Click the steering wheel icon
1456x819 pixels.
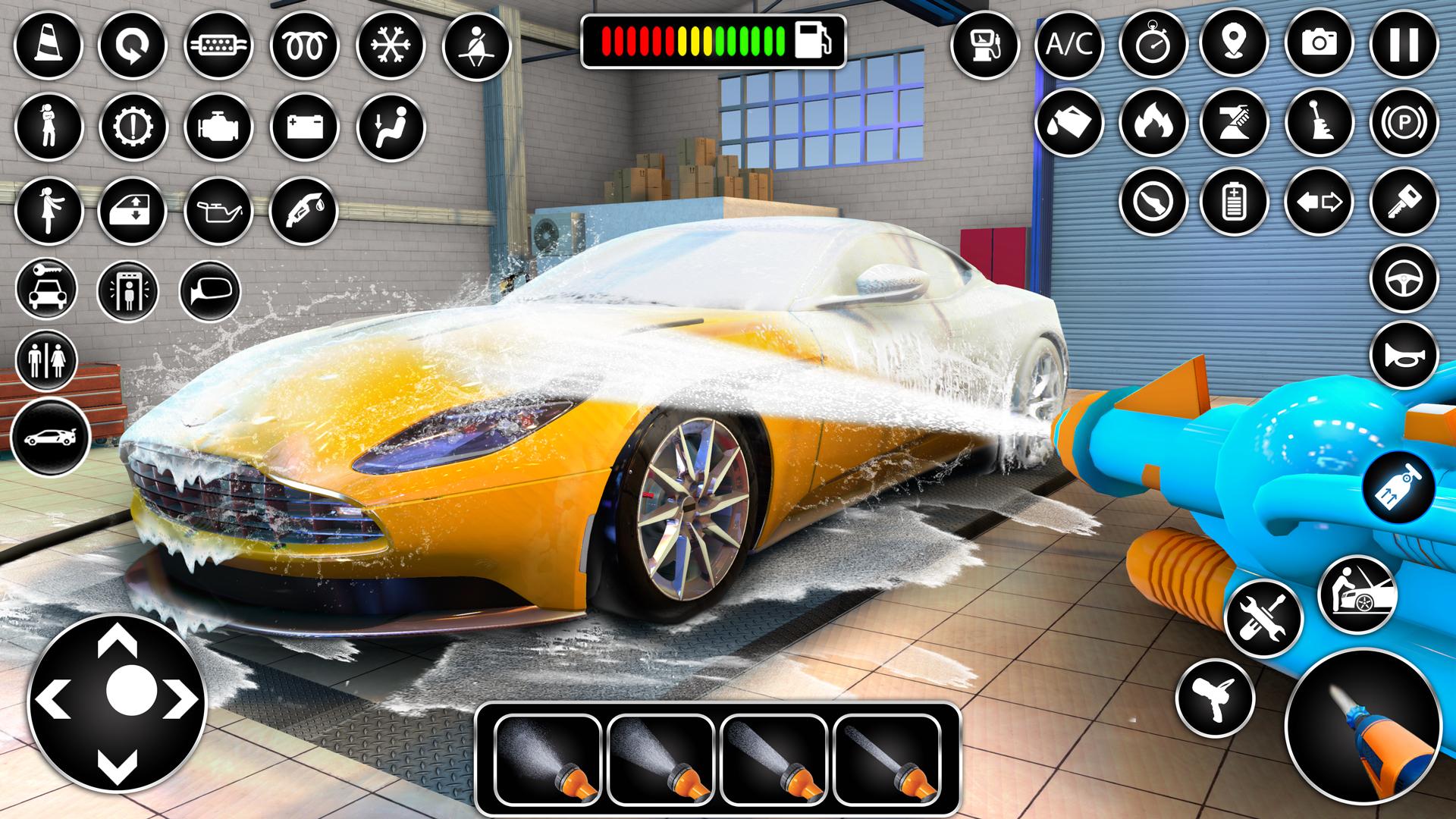pos(1404,278)
